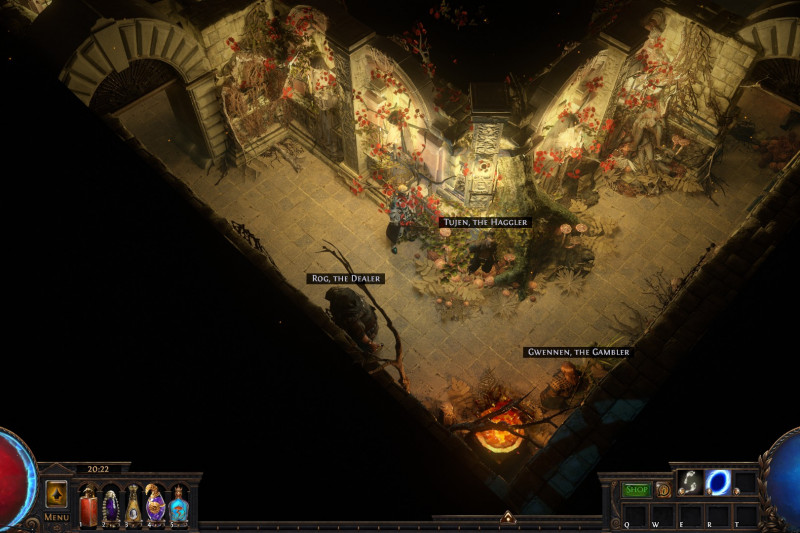Use the golden flask in slot 3
This screenshot has height=533, width=800.
click(x=133, y=504)
